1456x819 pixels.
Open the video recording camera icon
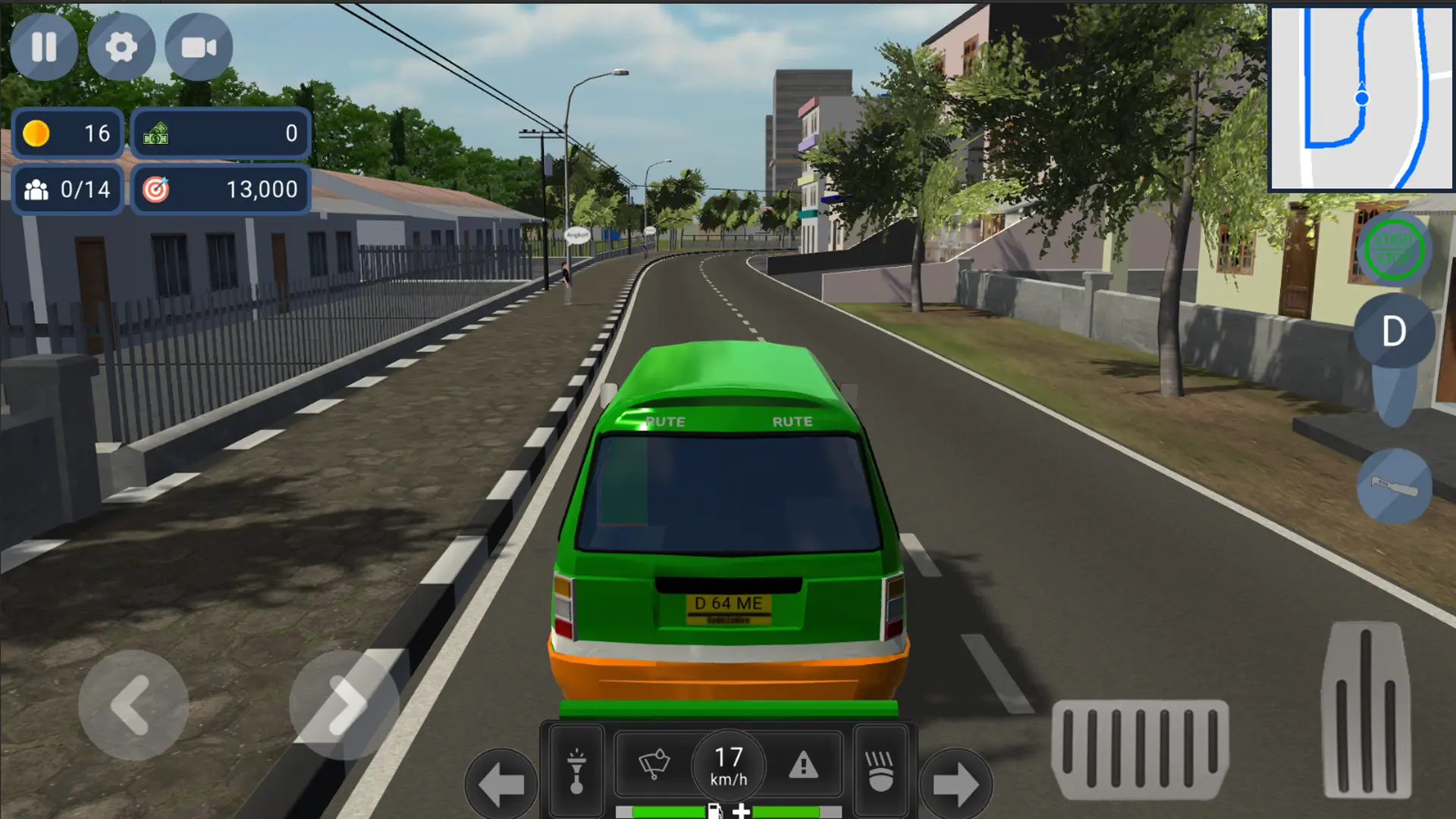(x=199, y=47)
